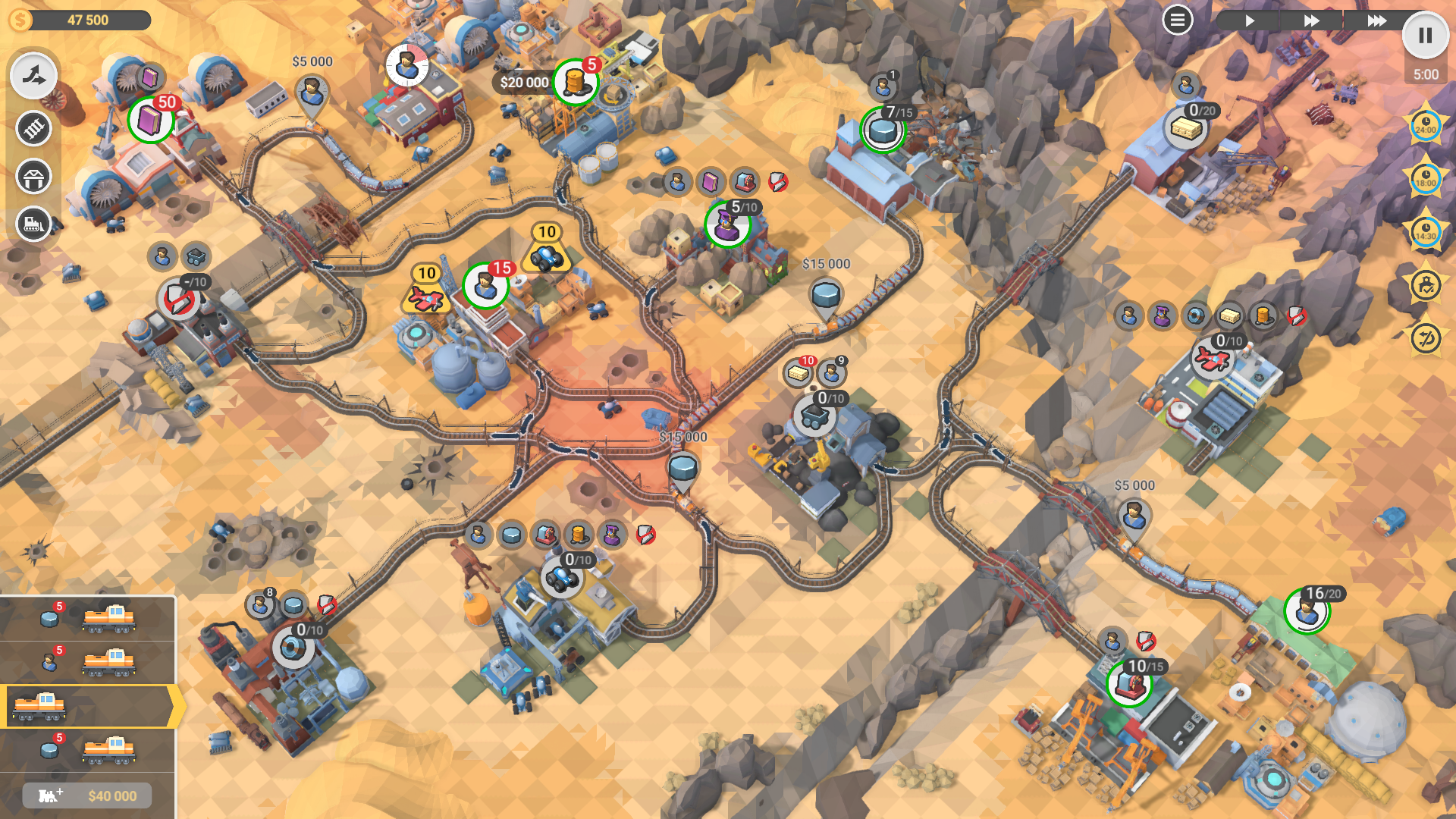1456x819 pixels.
Task: Click the lumber station marker showing 0/20
Action: click(x=1185, y=127)
